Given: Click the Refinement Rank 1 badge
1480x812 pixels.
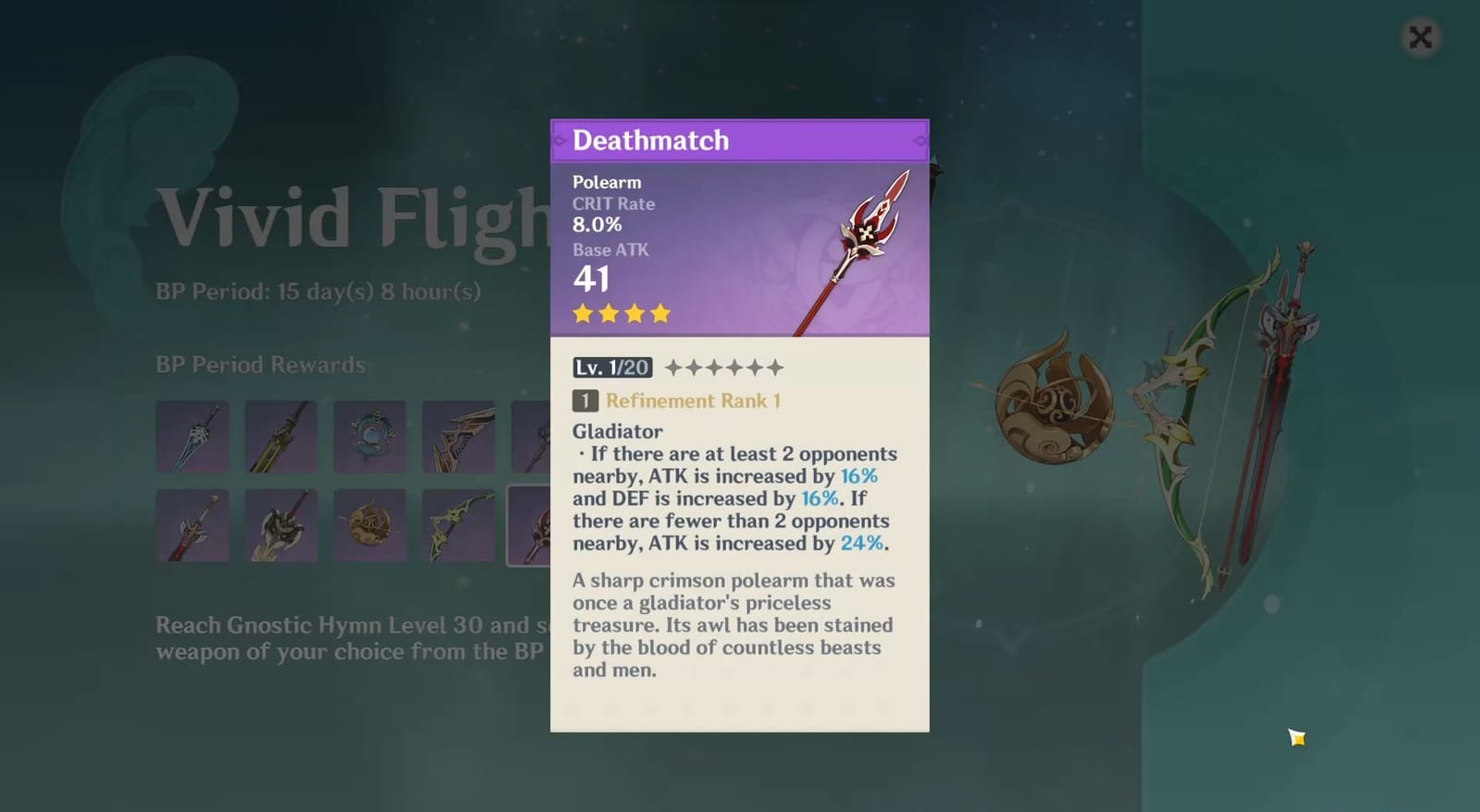Looking at the screenshot, I should (674, 400).
